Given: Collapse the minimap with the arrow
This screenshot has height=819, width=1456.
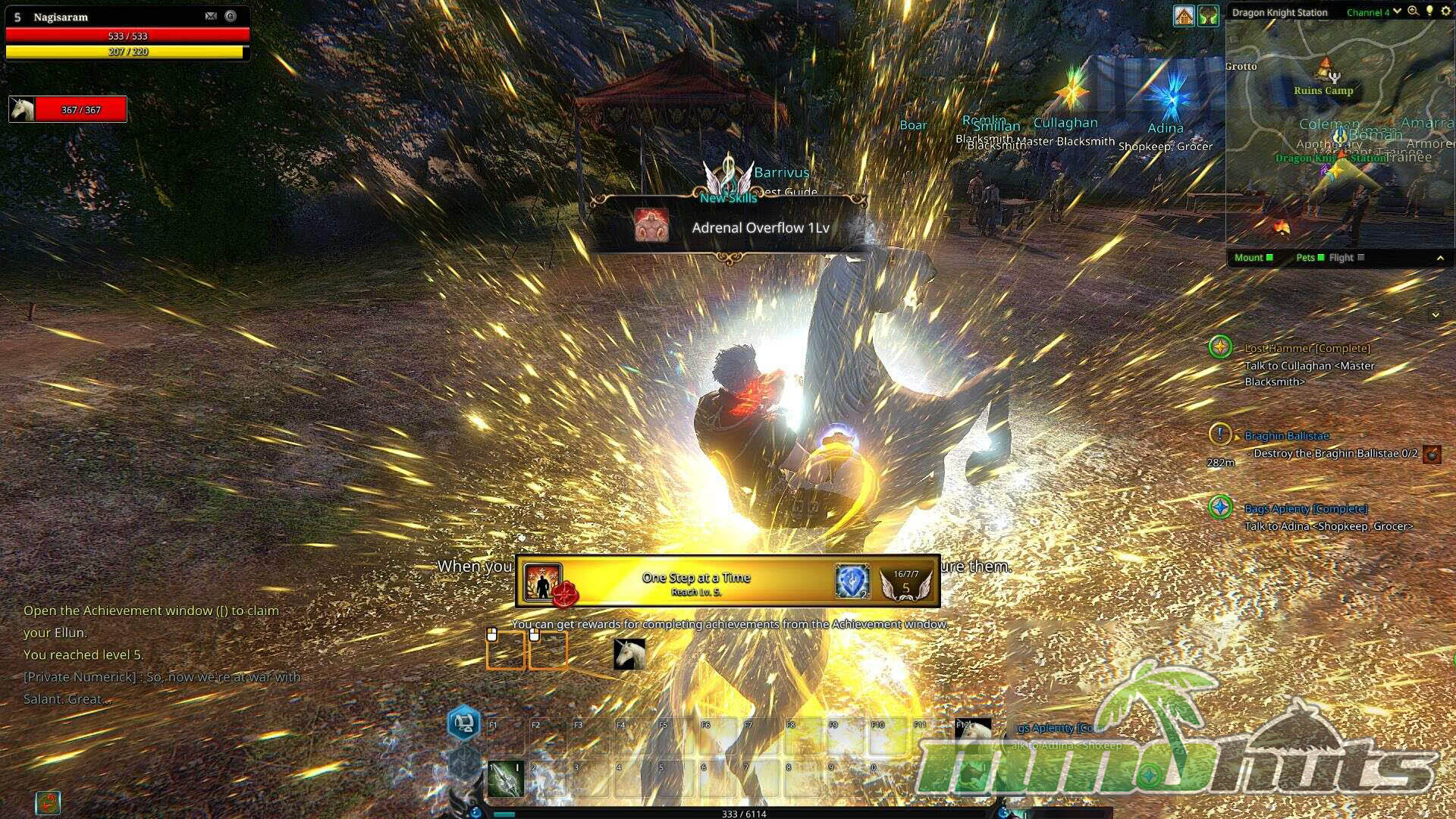Looking at the screenshot, I should [1440, 259].
